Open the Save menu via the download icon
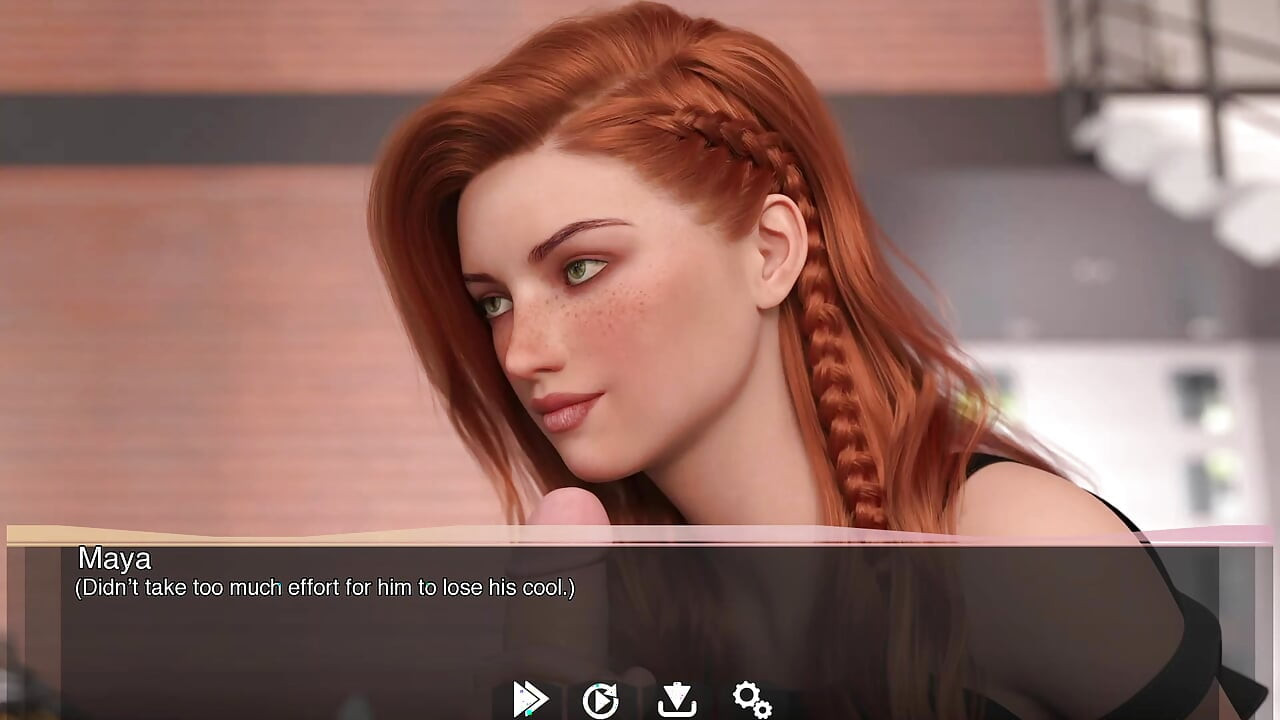The width and height of the screenshot is (1280, 720). pyautogui.click(x=679, y=700)
